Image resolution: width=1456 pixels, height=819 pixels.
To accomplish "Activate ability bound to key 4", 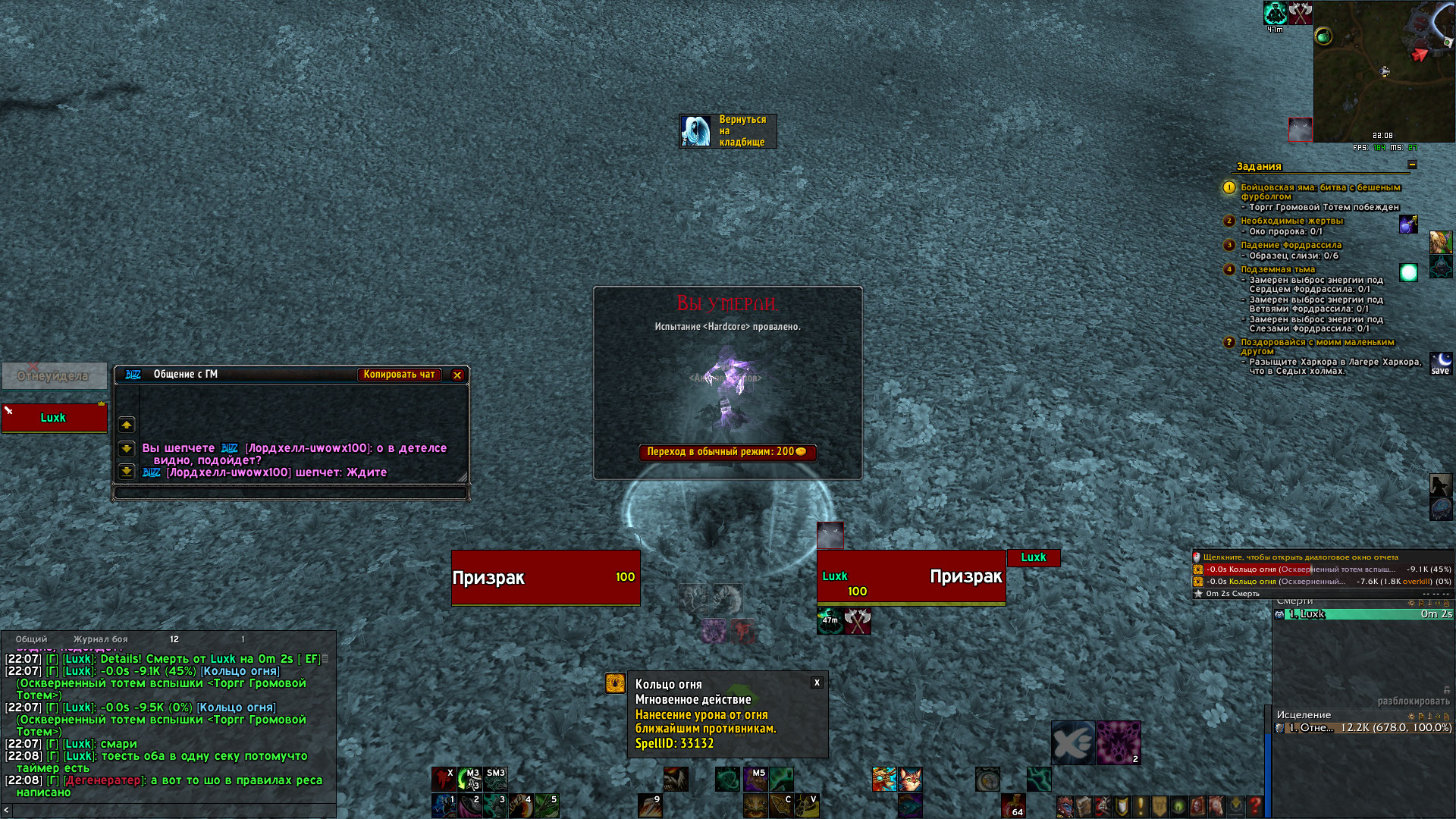I will 521,805.
